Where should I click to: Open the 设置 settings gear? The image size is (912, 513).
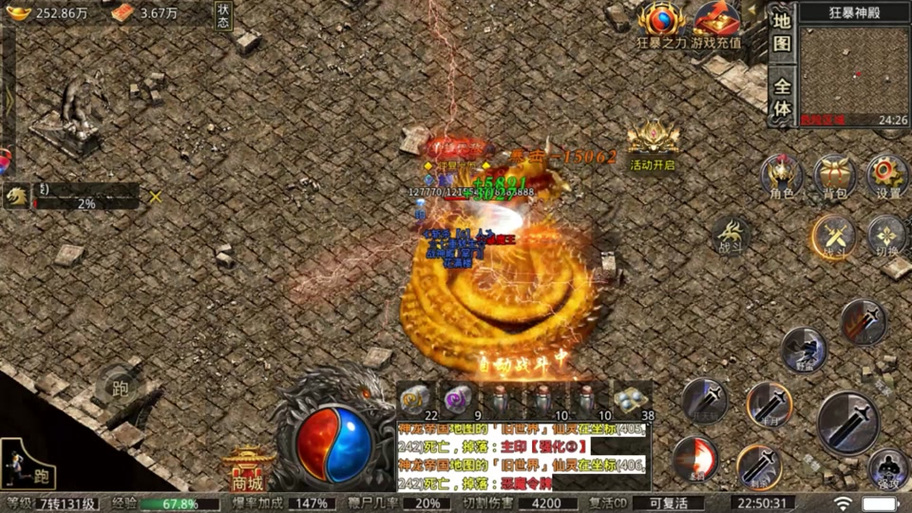pyautogui.click(x=887, y=177)
